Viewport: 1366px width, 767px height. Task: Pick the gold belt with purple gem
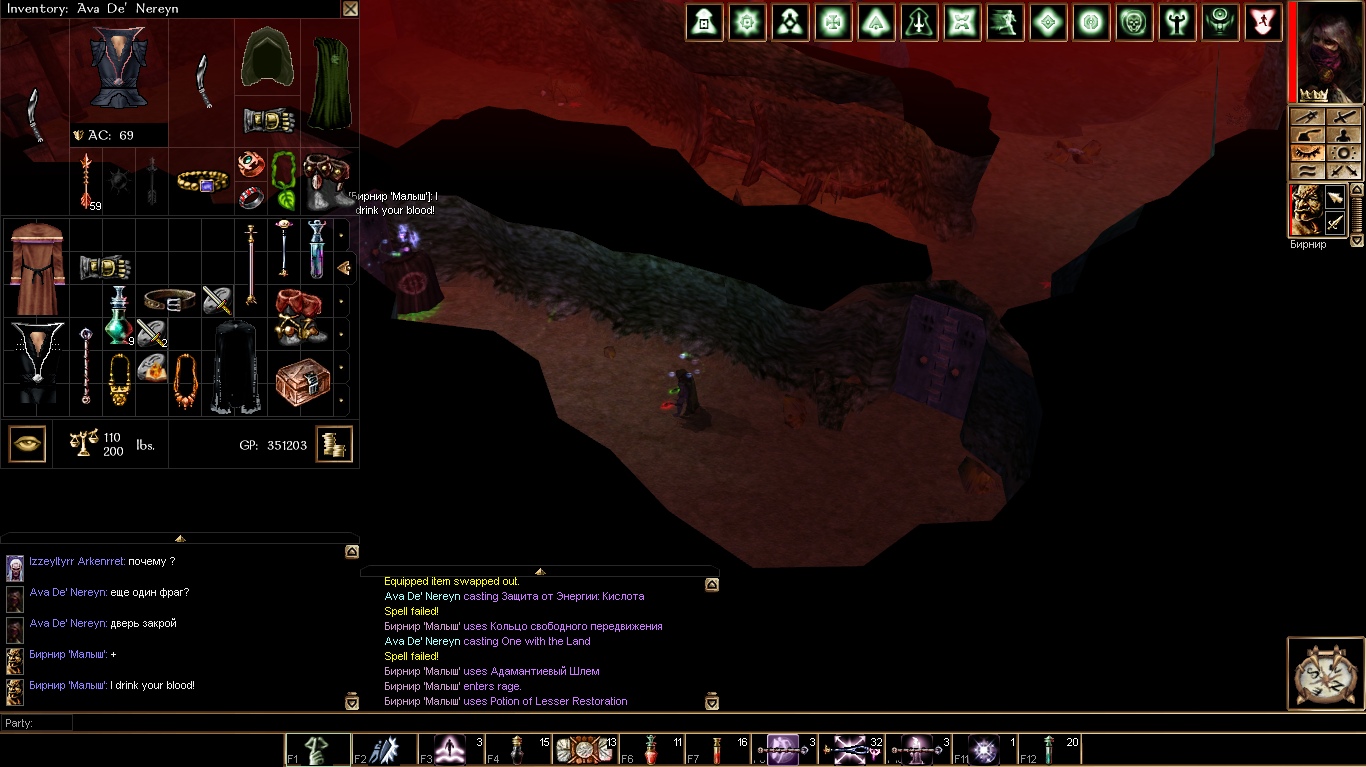click(203, 181)
